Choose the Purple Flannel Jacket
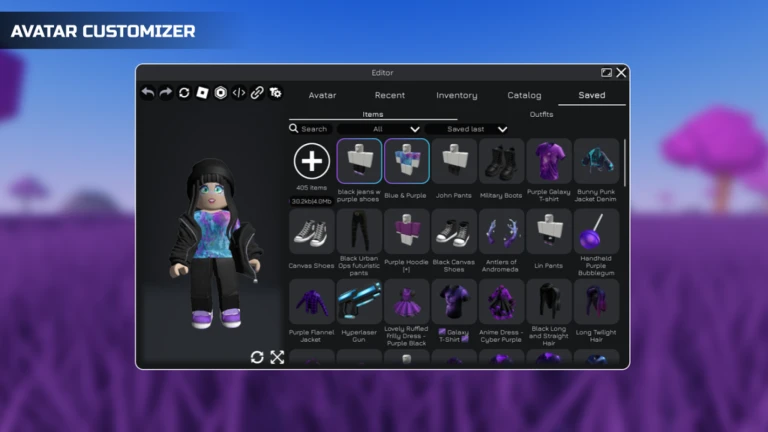The image size is (768, 432). point(312,301)
